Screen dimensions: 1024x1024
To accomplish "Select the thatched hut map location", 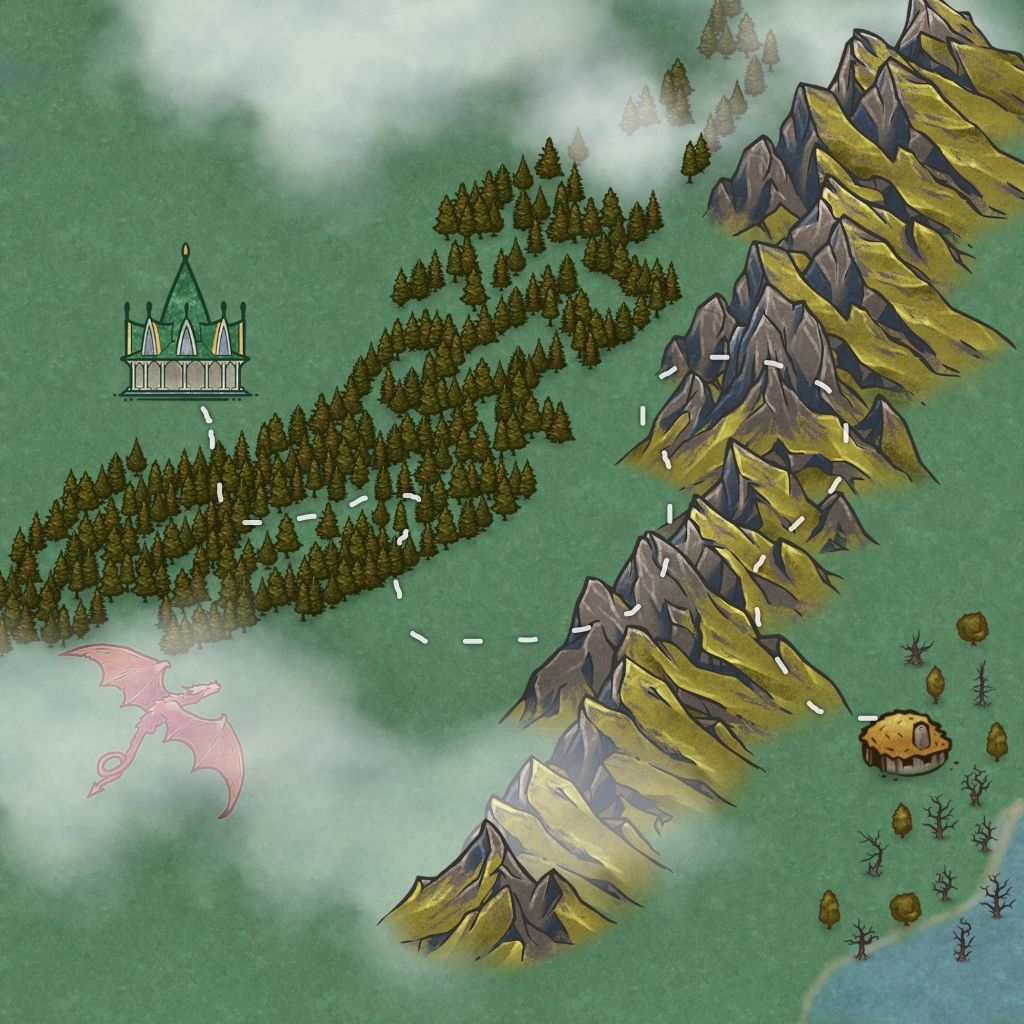I will pyautogui.click(x=905, y=742).
